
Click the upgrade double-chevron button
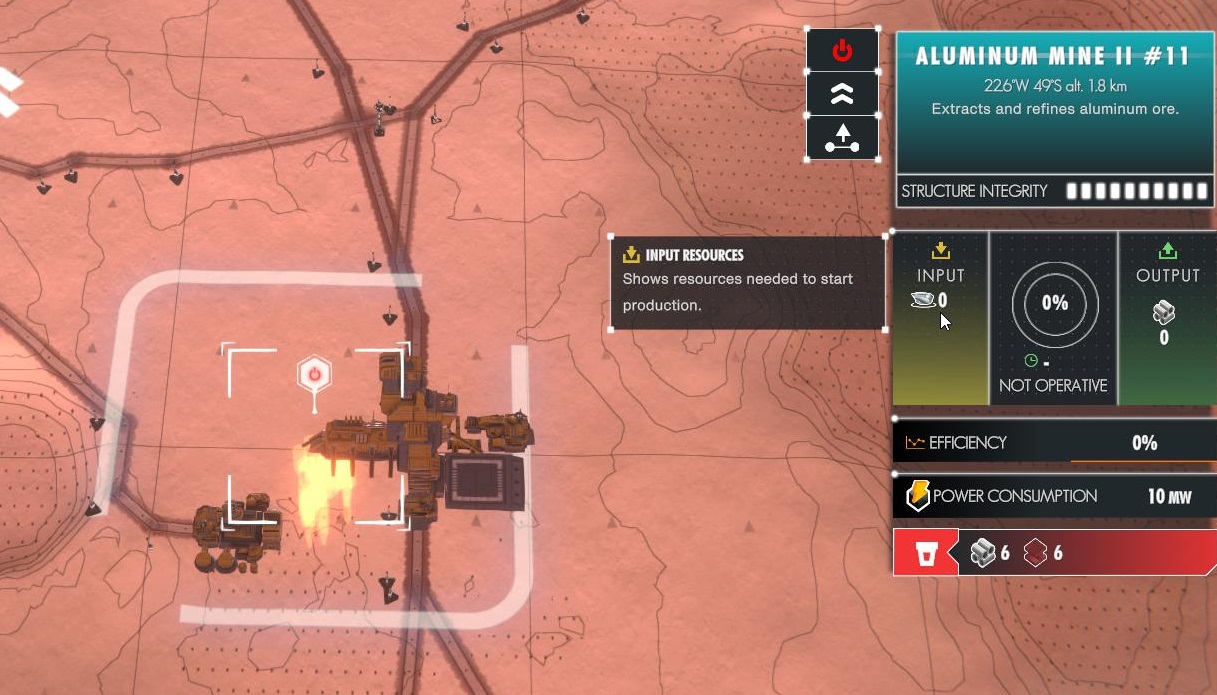pos(842,94)
